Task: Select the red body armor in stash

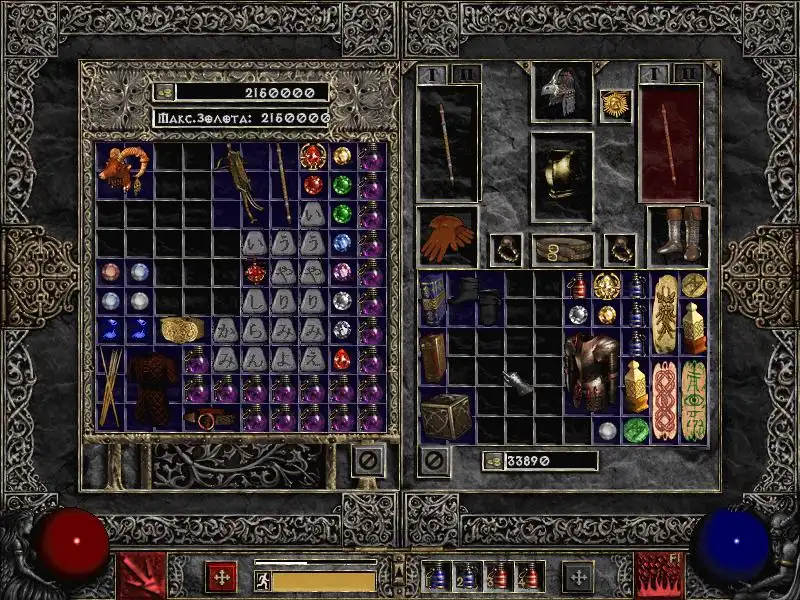Action: tap(154, 389)
